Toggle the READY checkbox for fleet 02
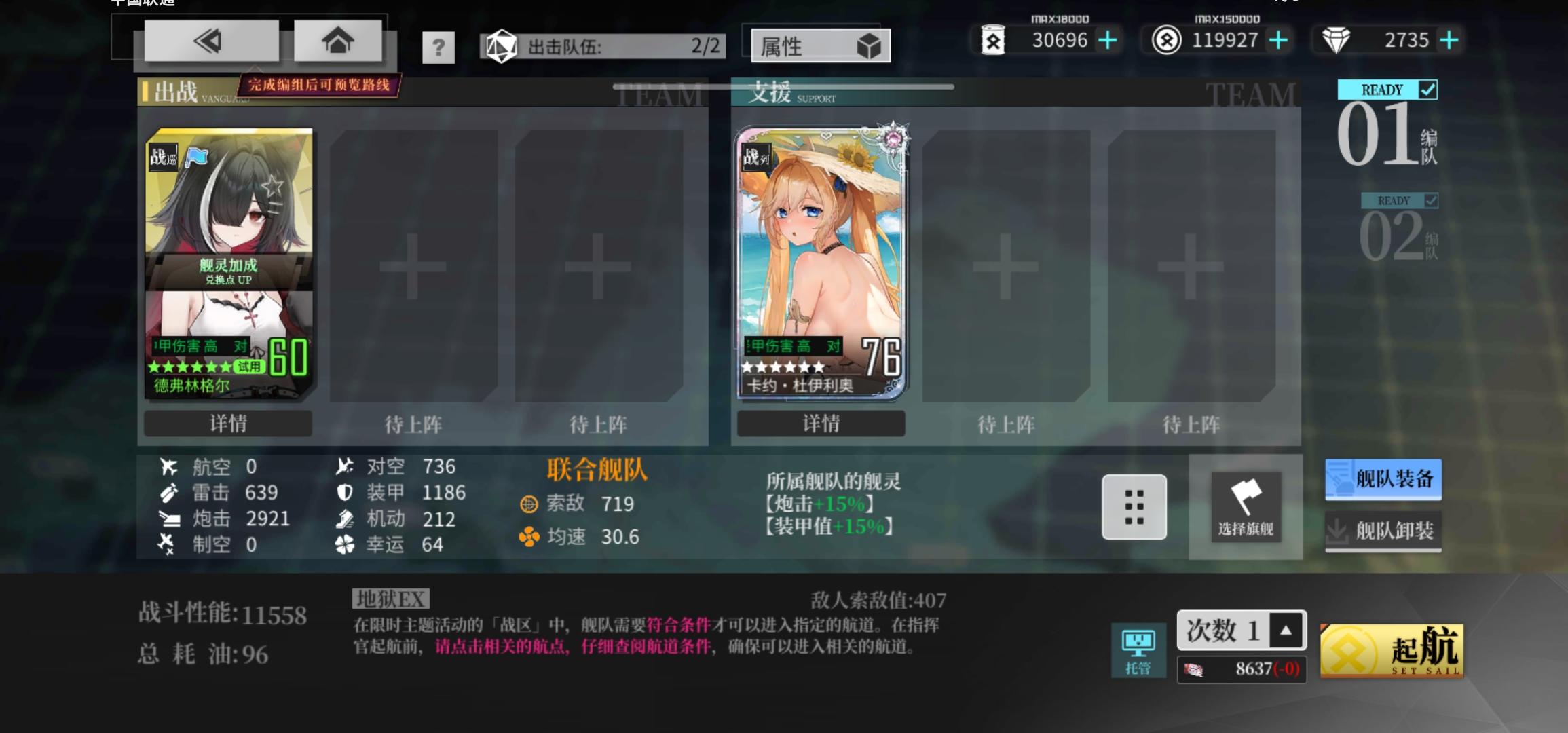The height and width of the screenshot is (733, 1568). 1431,200
